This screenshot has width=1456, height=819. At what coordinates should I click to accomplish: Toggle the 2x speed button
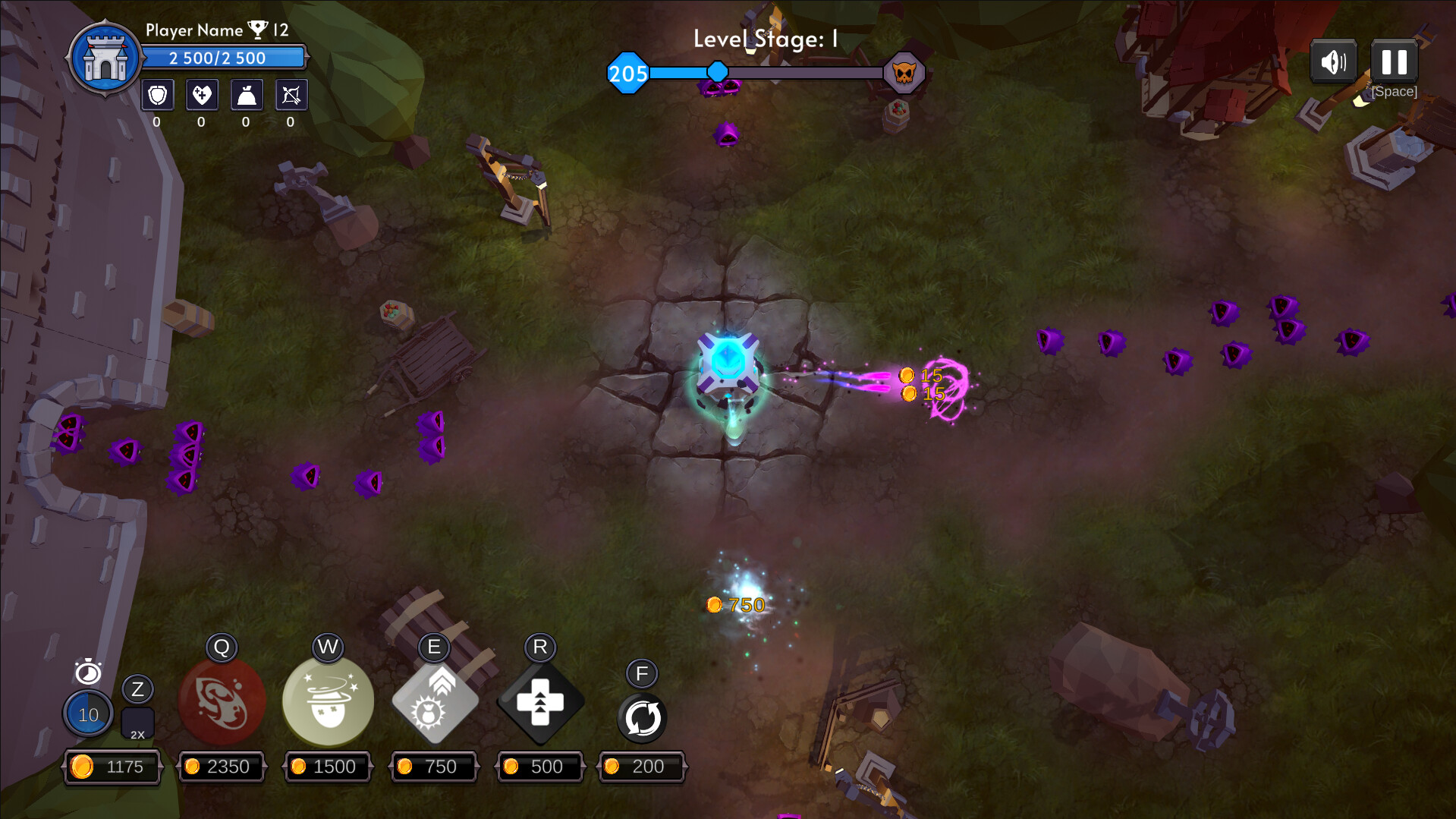click(x=137, y=723)
